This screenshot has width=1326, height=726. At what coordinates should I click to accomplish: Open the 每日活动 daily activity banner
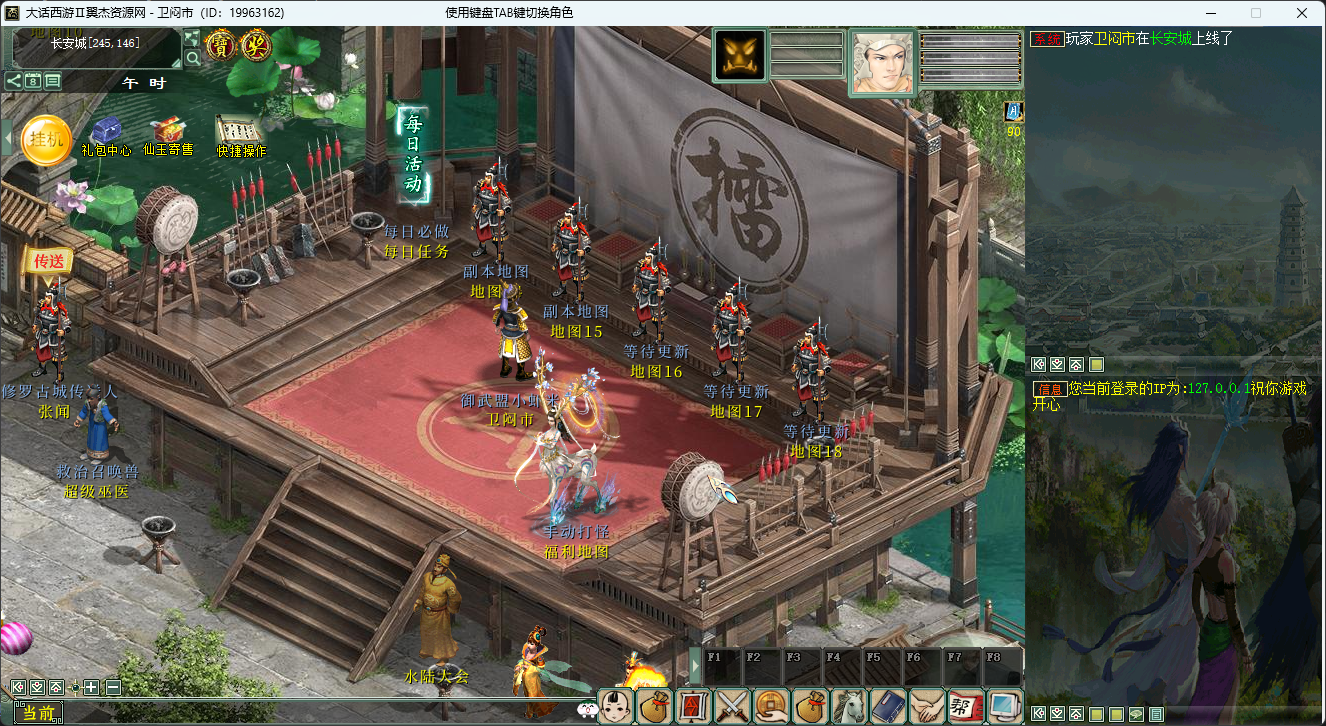tap(412, 153)
